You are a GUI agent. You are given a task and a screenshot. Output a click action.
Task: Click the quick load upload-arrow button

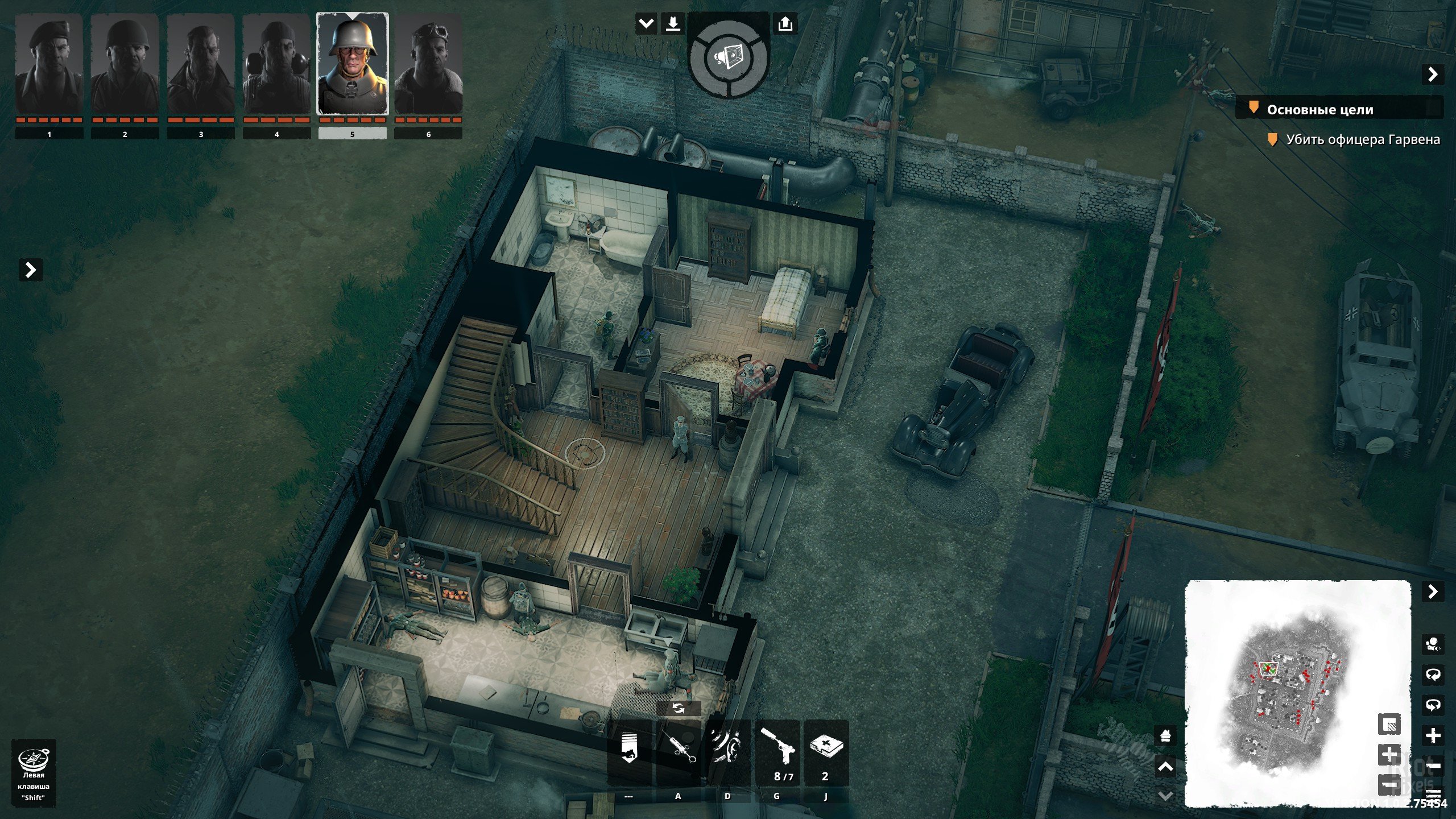pos(785,24)
